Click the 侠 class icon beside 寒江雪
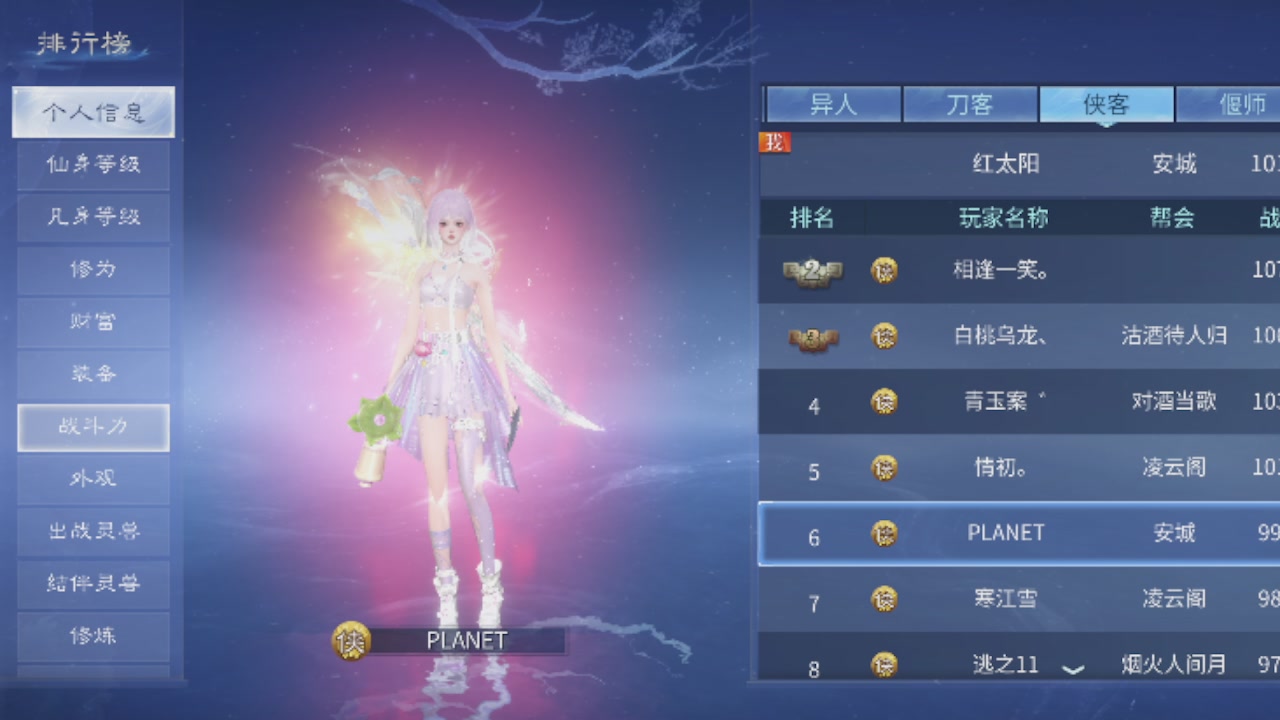 click(884, 598)
